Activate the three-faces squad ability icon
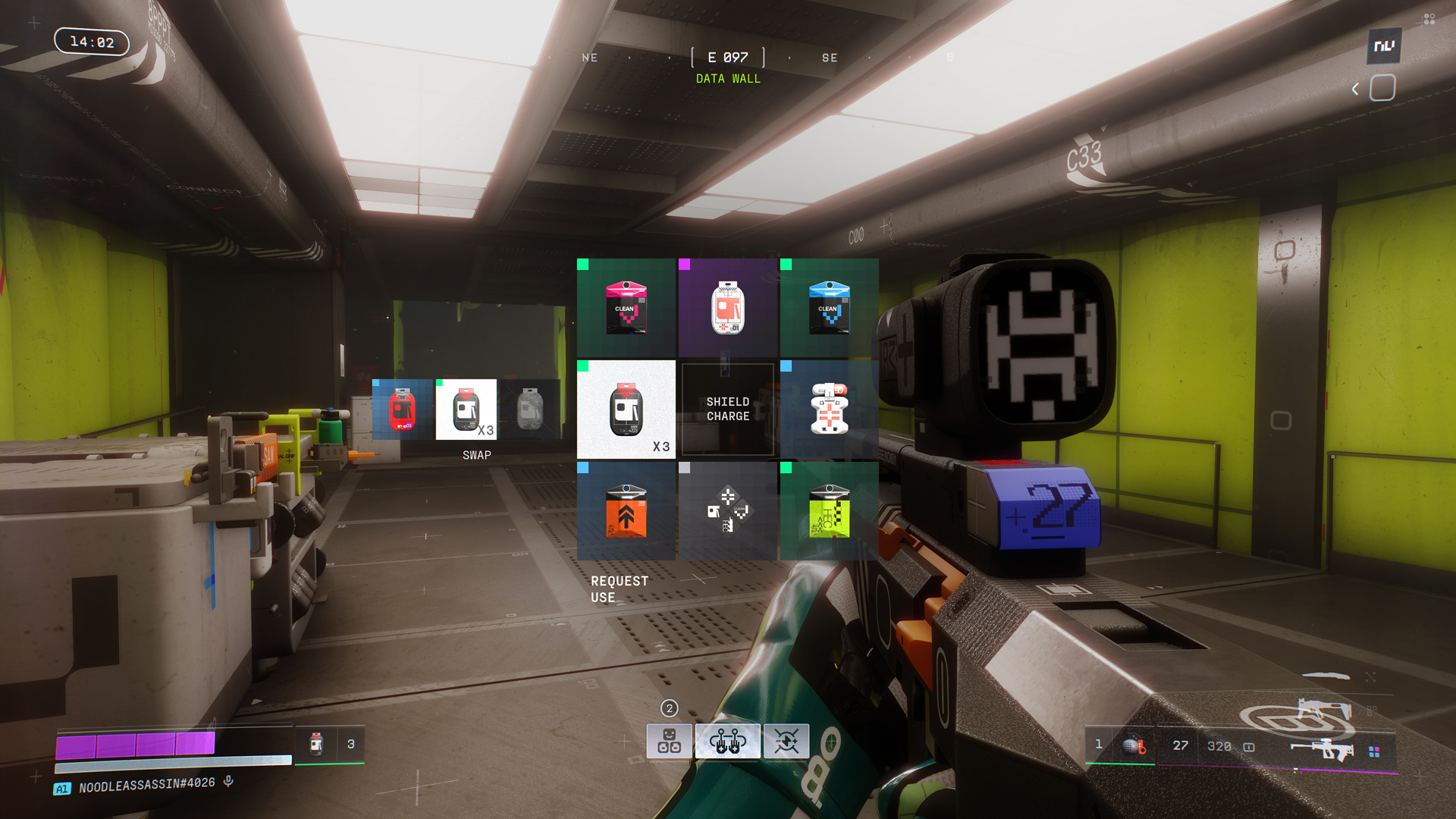Viewport: 1456px width, 819px height. (x=669, y=741)
